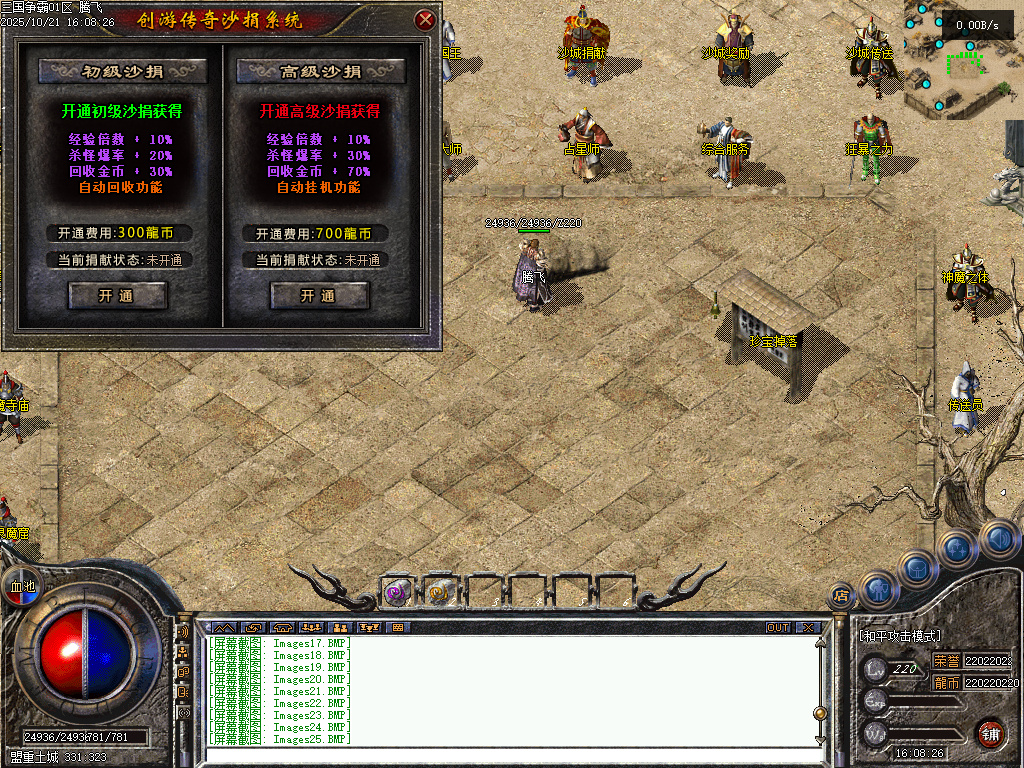Close the 沙捐系统 donation window
Image resolution: width=1024 pixels, height=768 pixels.
click(425, 19)
